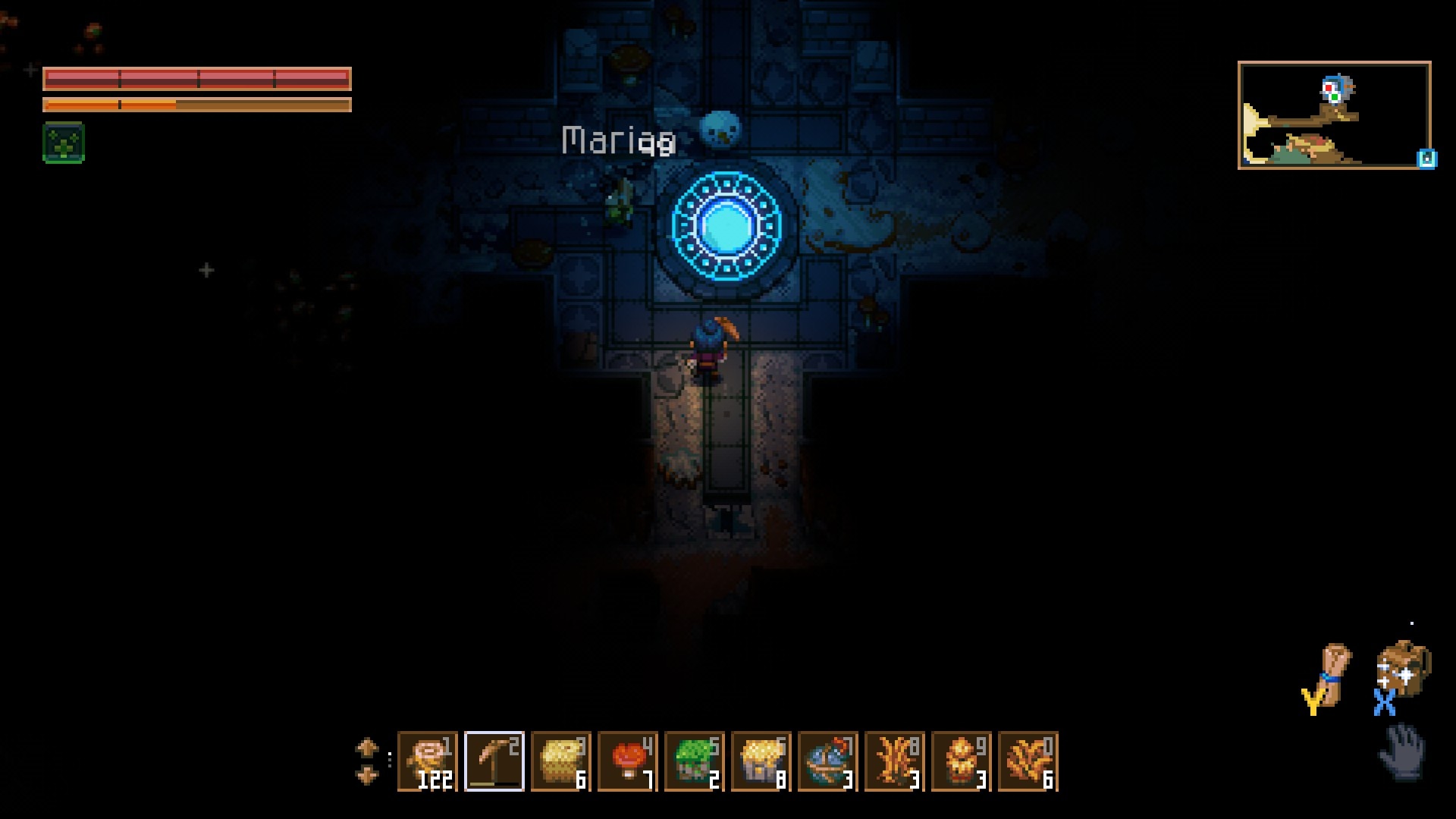Choose the orange coral item in slot 0
This screenshot has height=819, width=1456.
(1028, 761)
